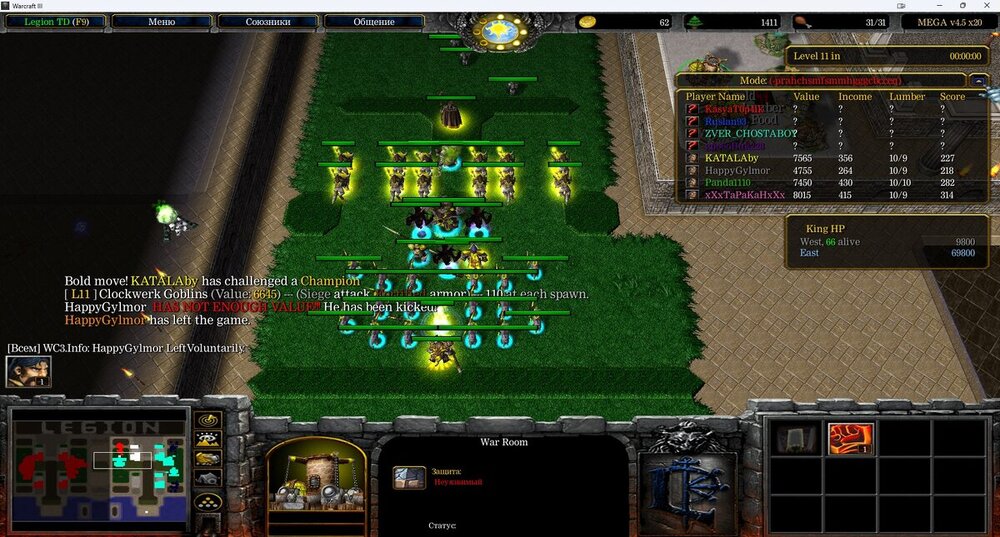1000x537 pixels.
Task: Toggle minimap terrain display eye button
Action: (x=208, y=440)
